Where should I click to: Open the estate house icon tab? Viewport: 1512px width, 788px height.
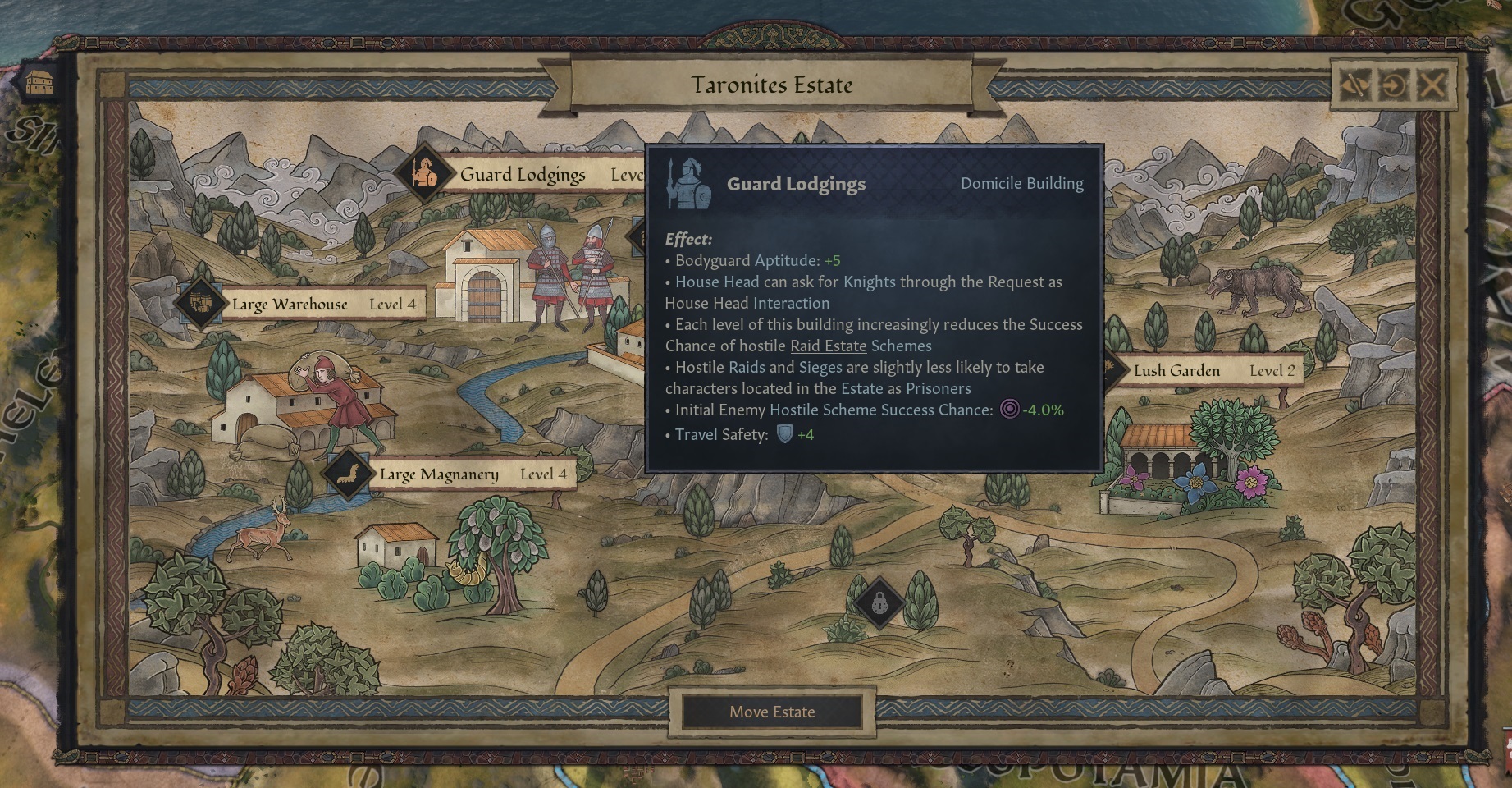click(x=39, y=83)
